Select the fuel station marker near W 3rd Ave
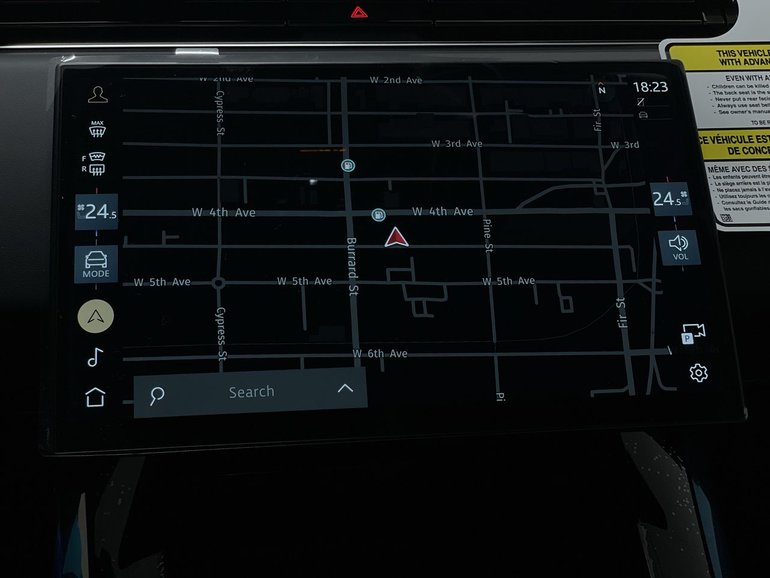This screenshot has height=578, width=770. pos(347,165)
